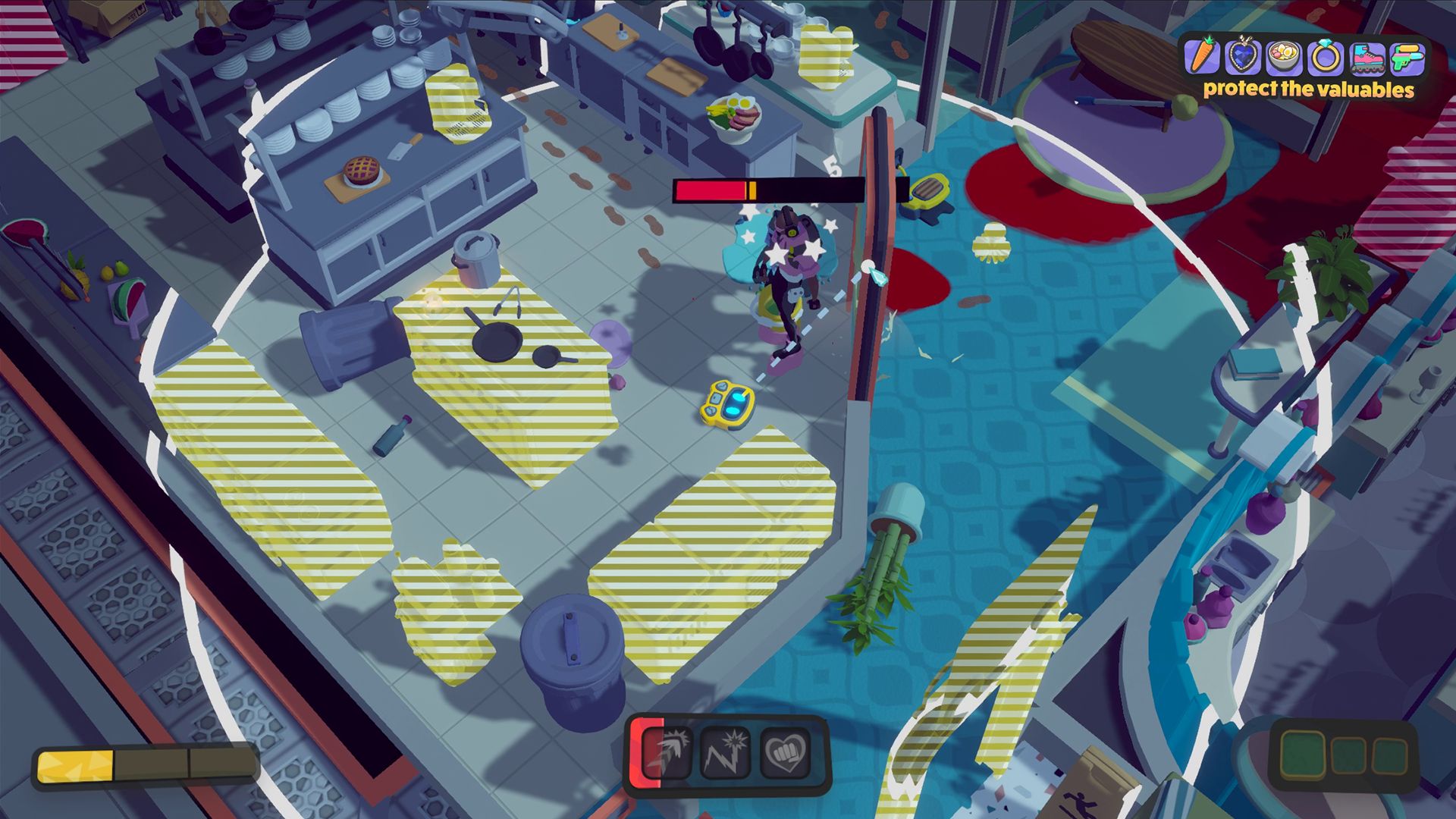This screenshot has height=819, width=1456.
Task: Select the carrot valuable icon
Action: tap(1203, 57)
